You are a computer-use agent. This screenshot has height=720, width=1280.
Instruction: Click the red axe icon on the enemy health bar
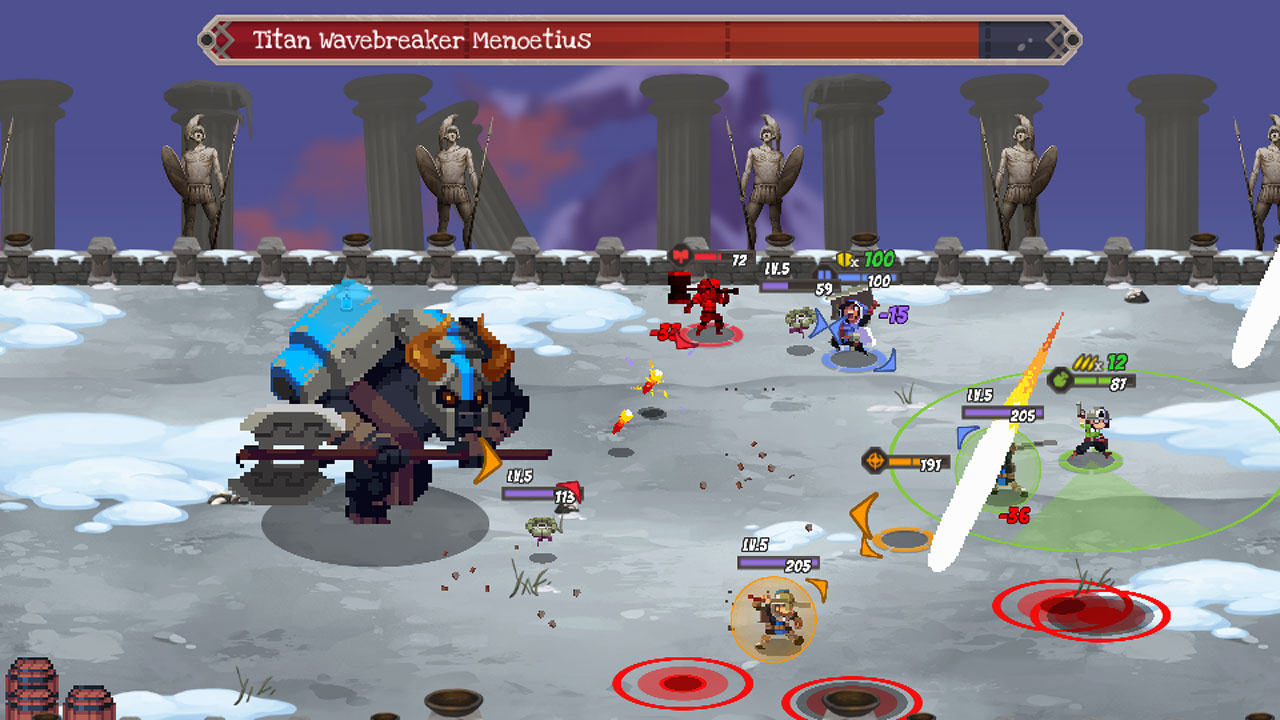click(x=681, y=256)
